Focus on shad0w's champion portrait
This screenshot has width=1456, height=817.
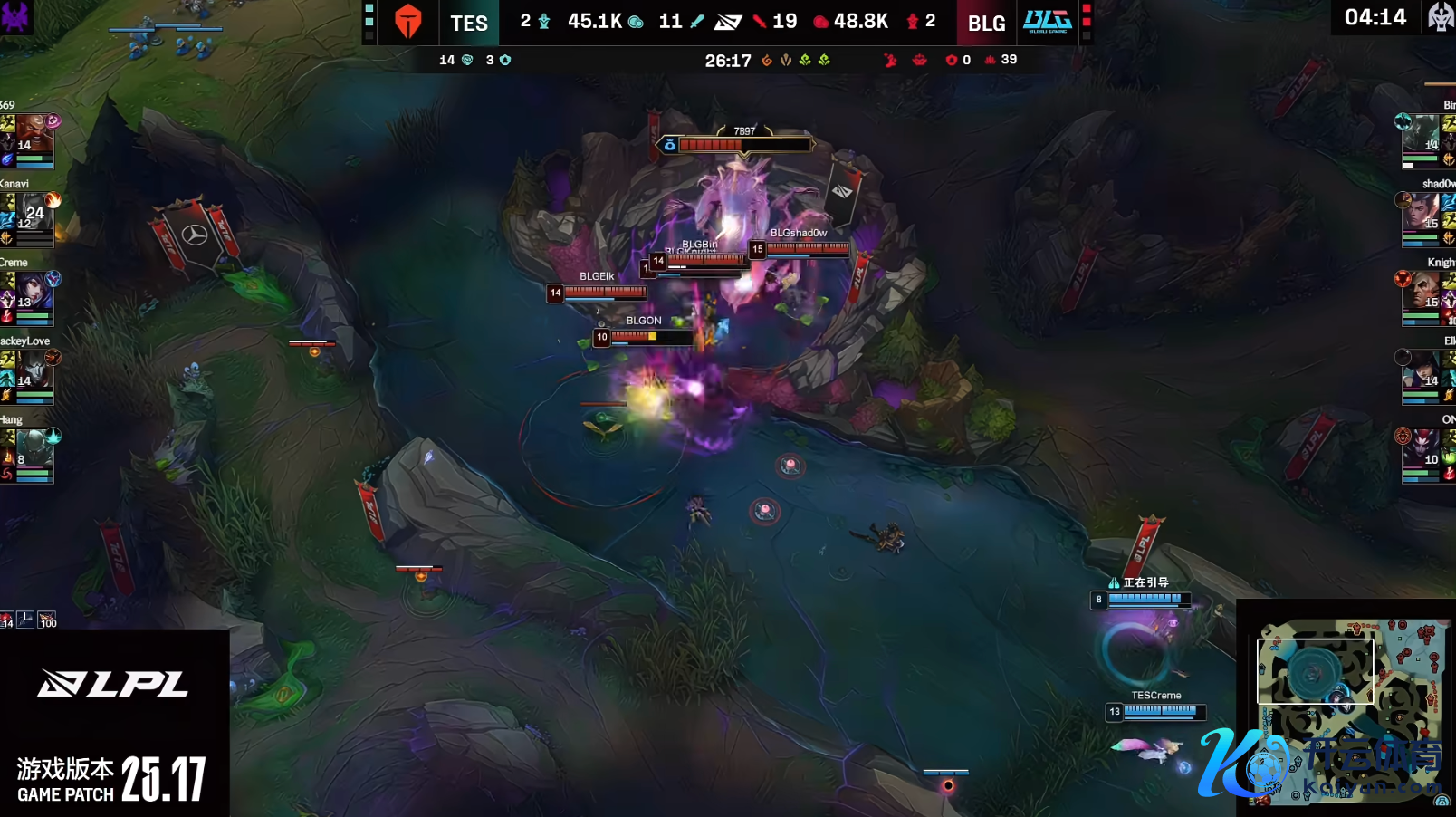(x=1421, y=214)
